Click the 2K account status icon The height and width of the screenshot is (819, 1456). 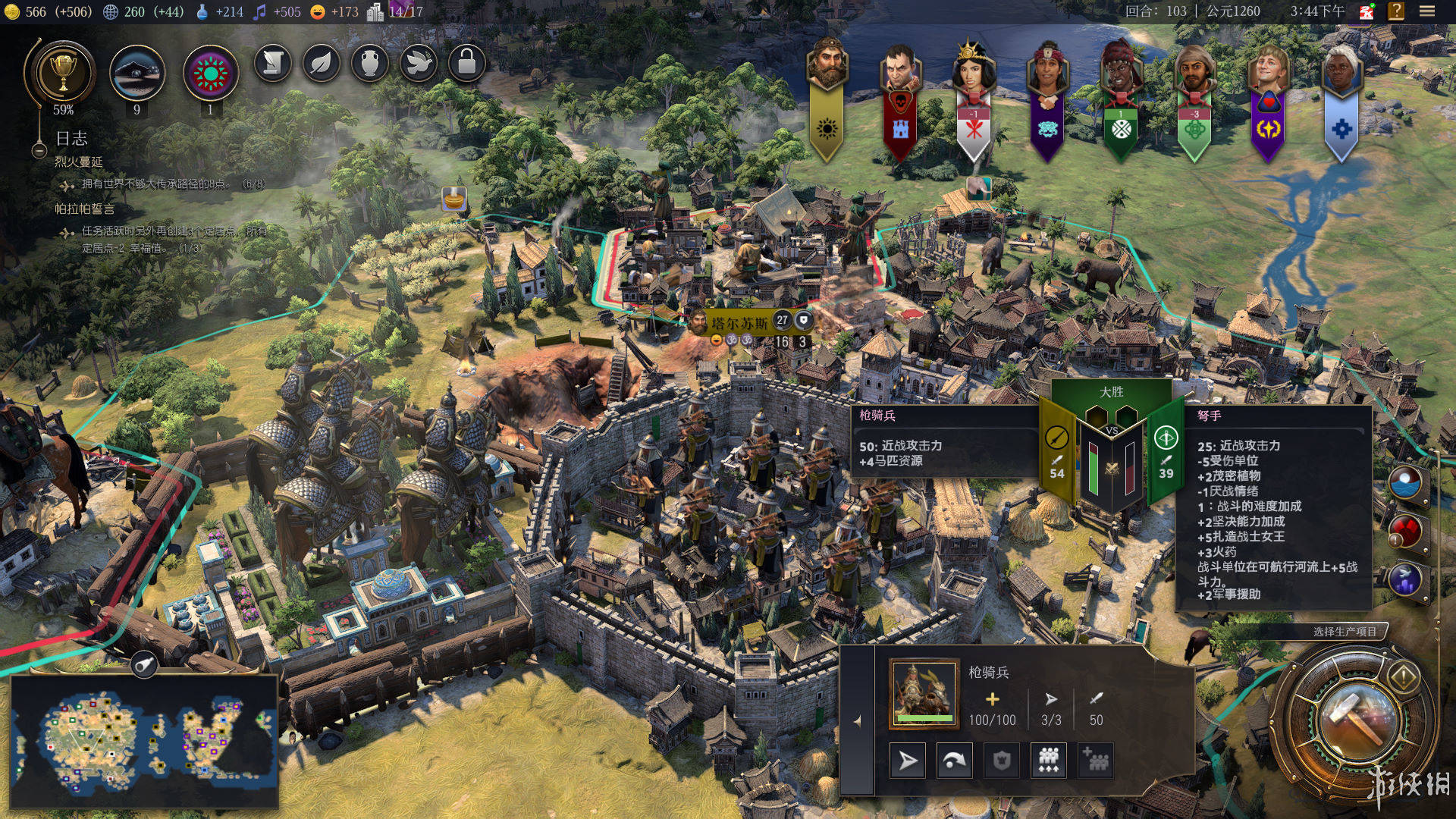click(x=1366, y=11)
